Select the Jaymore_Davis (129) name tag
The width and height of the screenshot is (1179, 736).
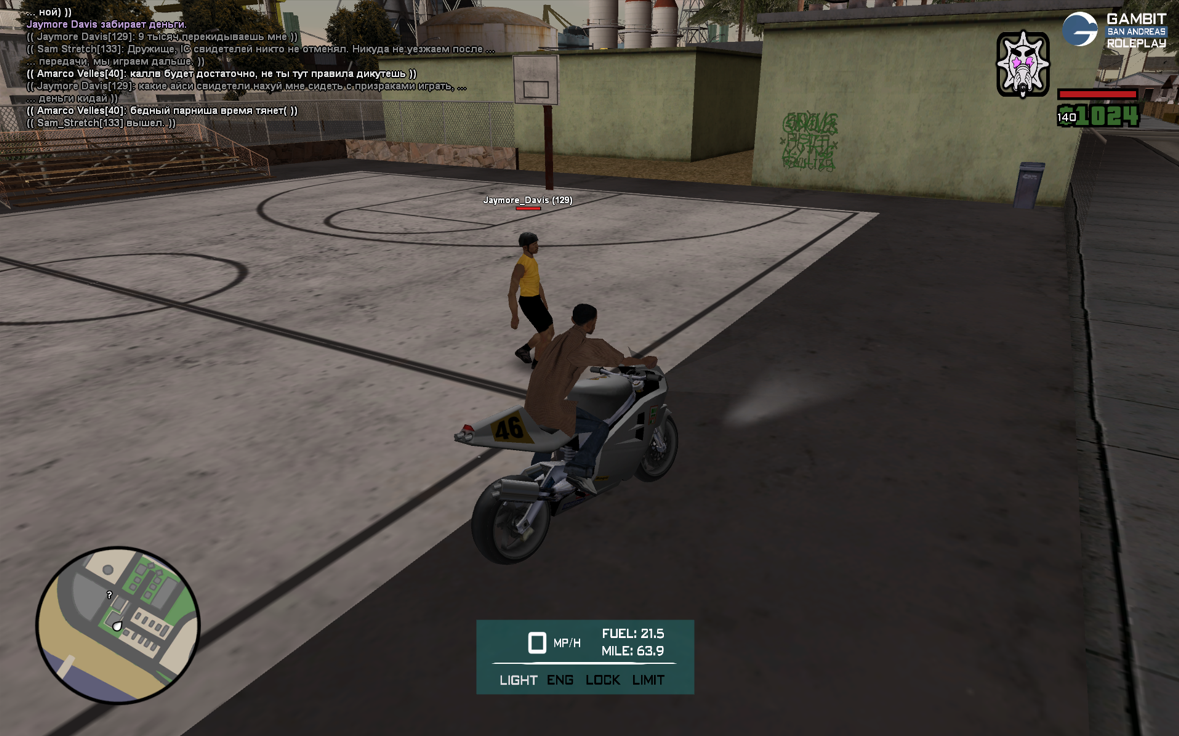(528, 200)
